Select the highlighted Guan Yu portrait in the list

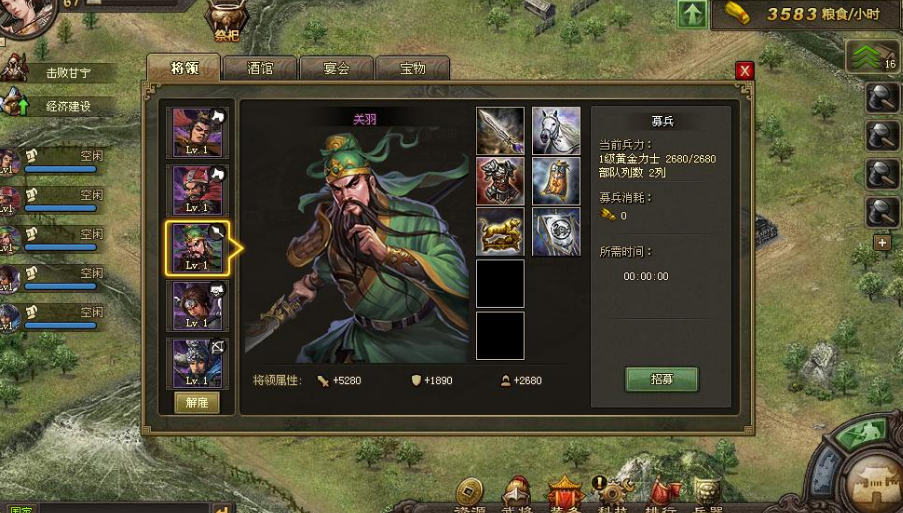click(x=196, y=247)
